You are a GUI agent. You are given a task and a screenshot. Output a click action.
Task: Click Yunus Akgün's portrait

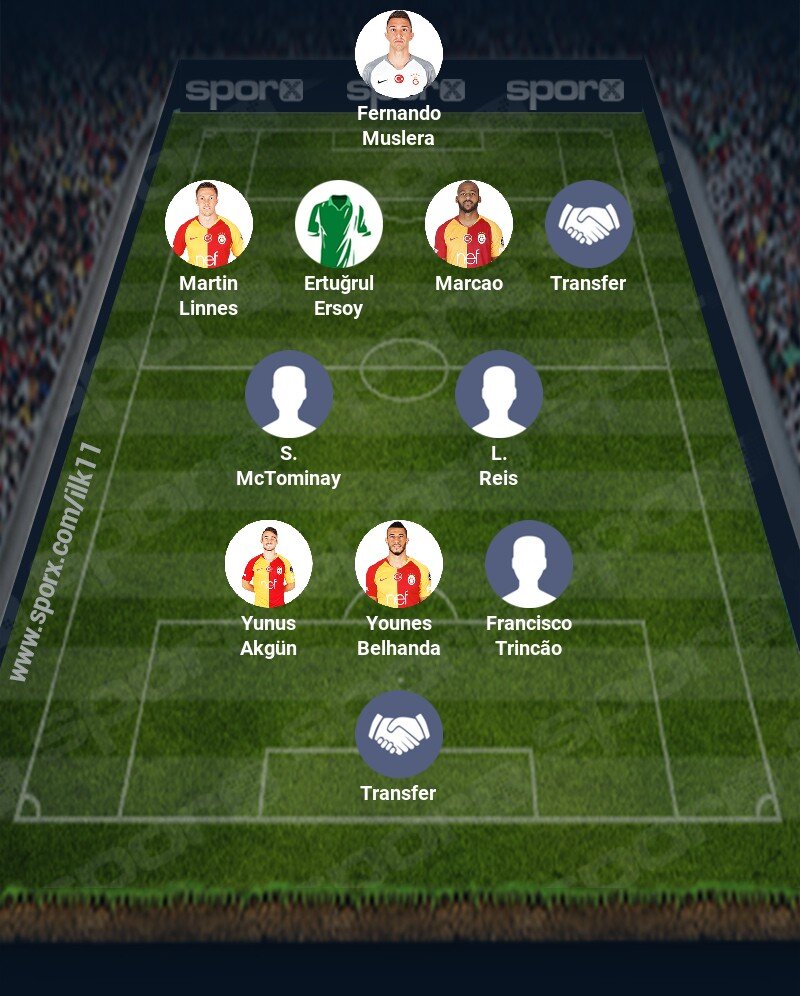[x=269, y=564]
